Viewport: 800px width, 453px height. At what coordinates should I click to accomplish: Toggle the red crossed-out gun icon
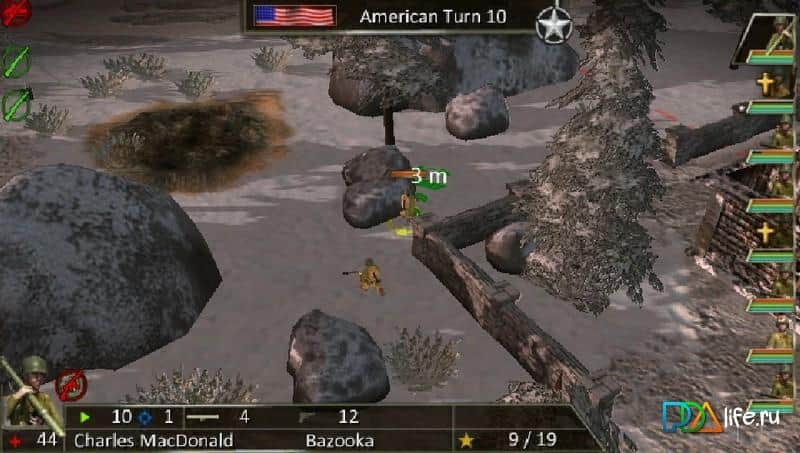coord(70,383)
